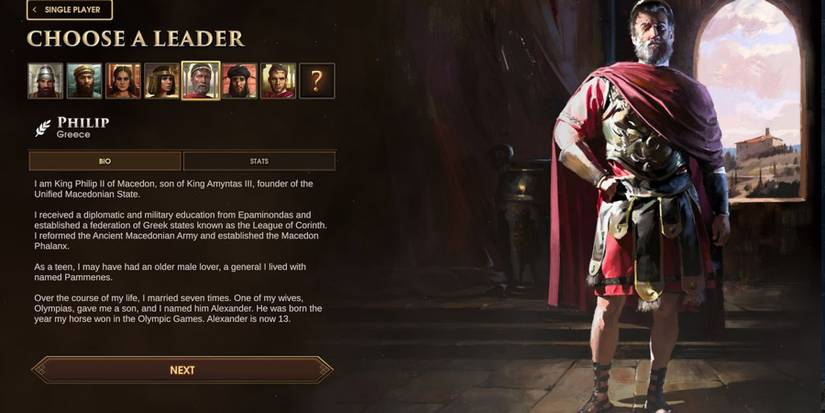Select the Egyptian queen leader portrait
Image resolution: width=825 pixels, height=413 pixels.
pos(162,81)
